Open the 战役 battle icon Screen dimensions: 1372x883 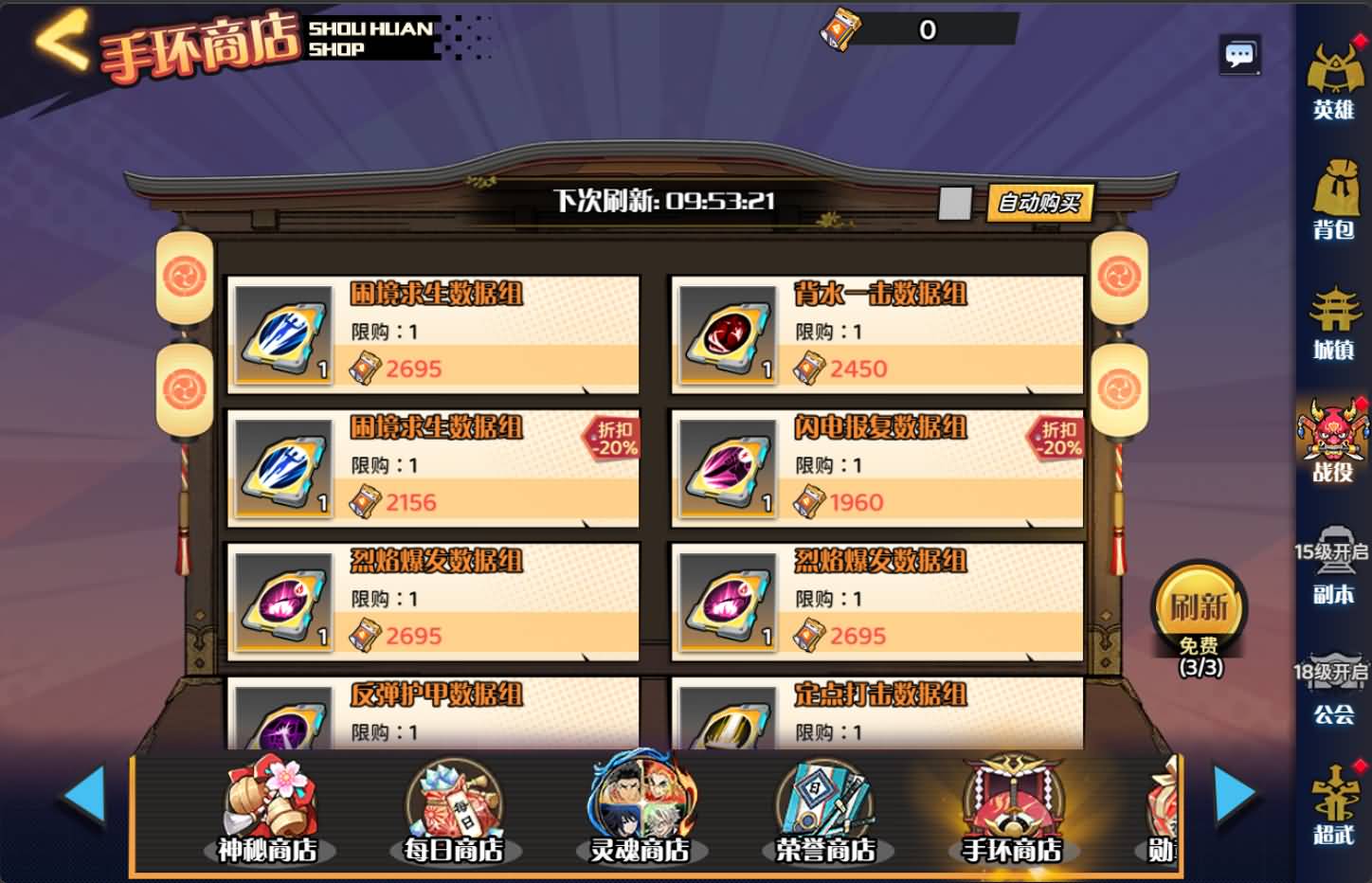[x=1335, y=441]
